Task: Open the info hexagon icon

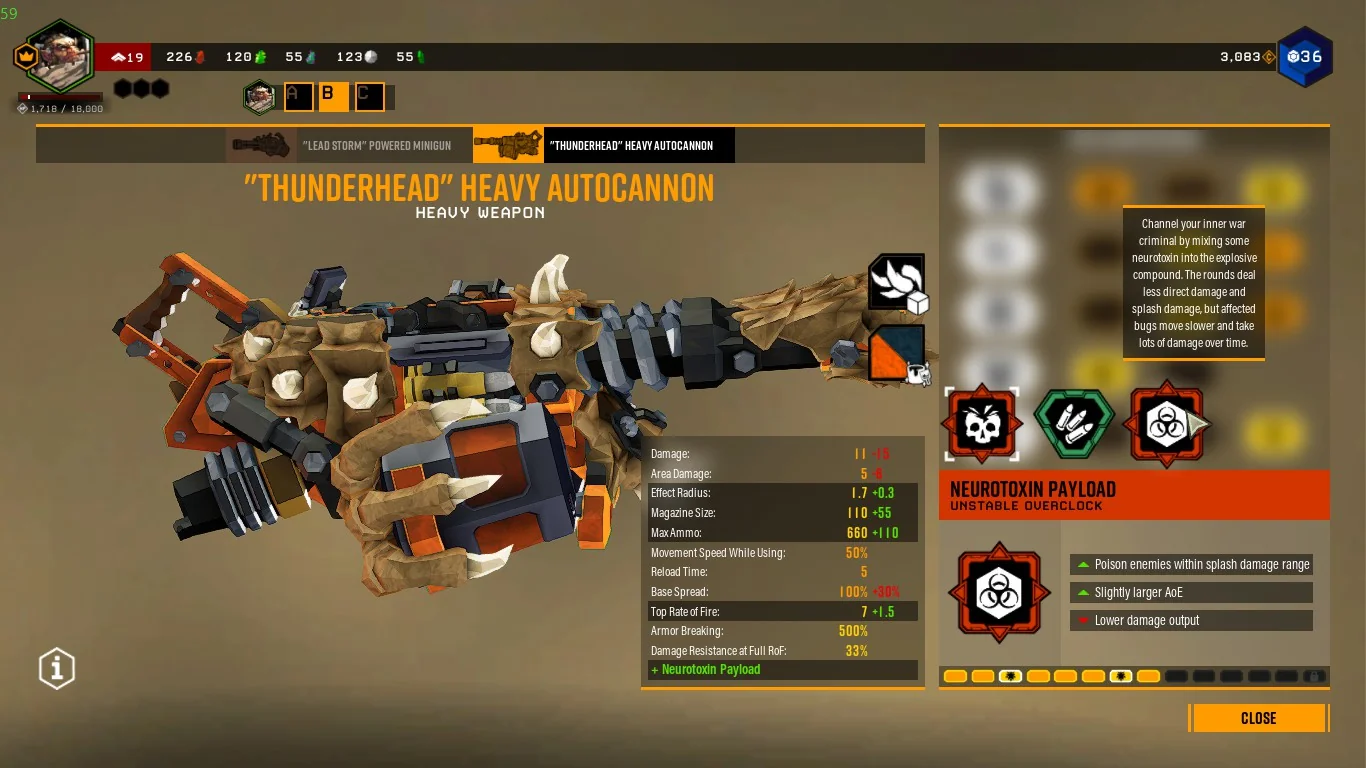Action: [x=57, y=668]
